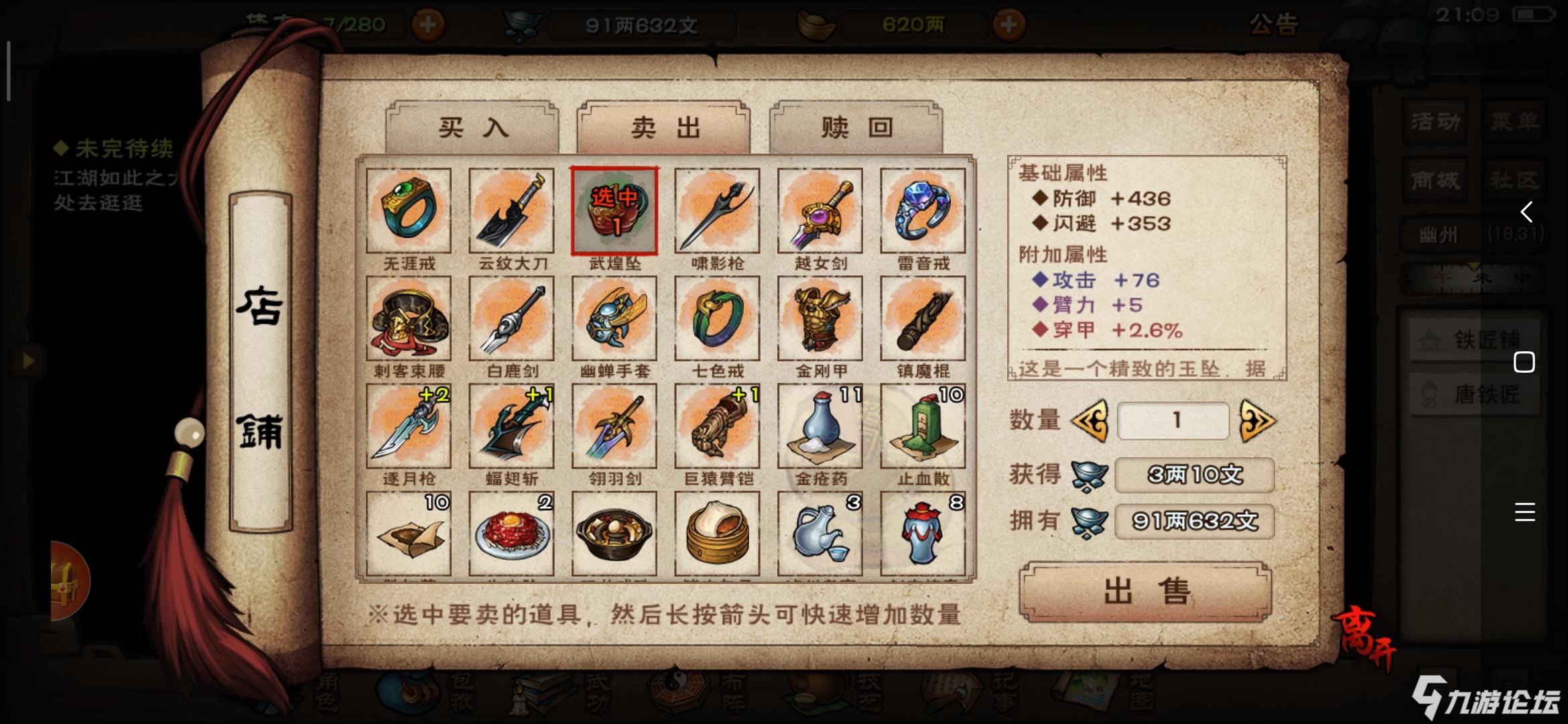Viewport: 1568px width, 724px height.
Task: Increase quantity with the right arrow
Action: [1257, 421]
